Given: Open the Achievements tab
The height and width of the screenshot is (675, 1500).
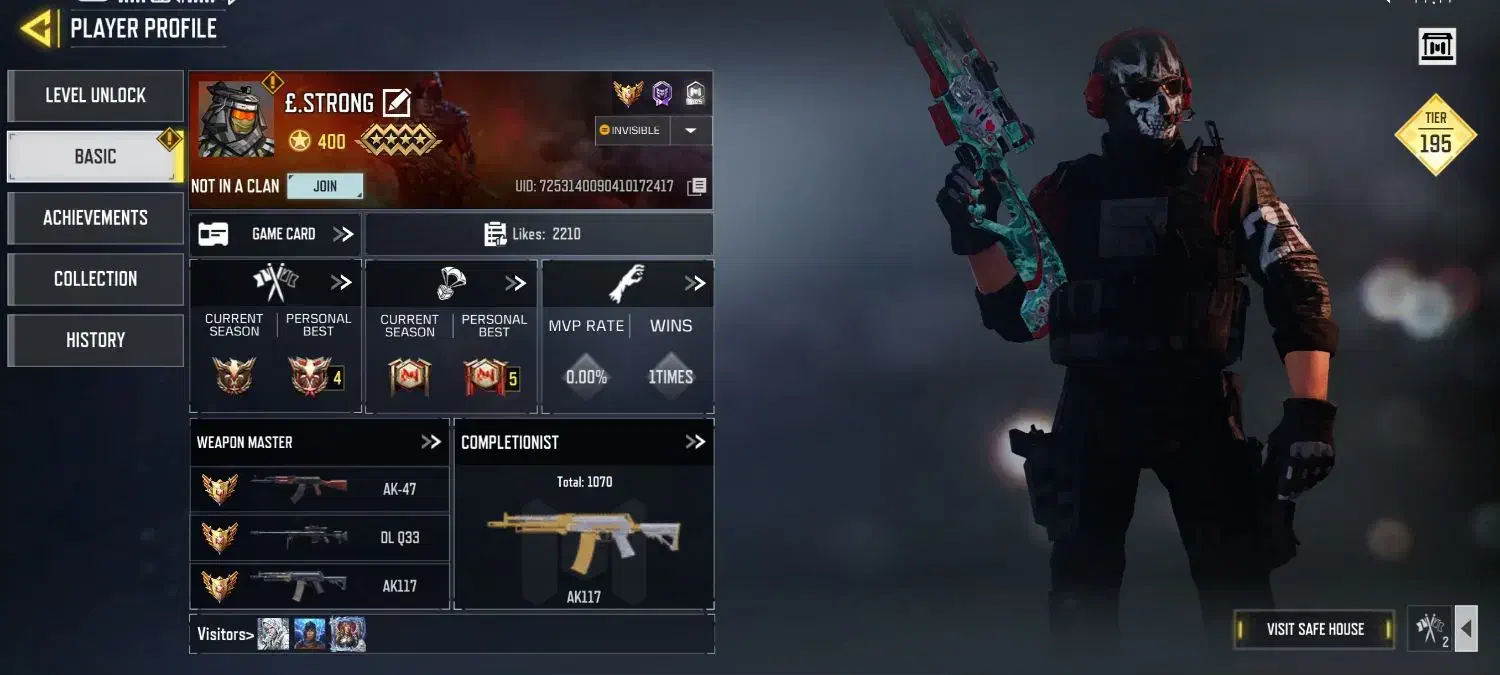Looking at the screenshot, I should tap(95, 218).
